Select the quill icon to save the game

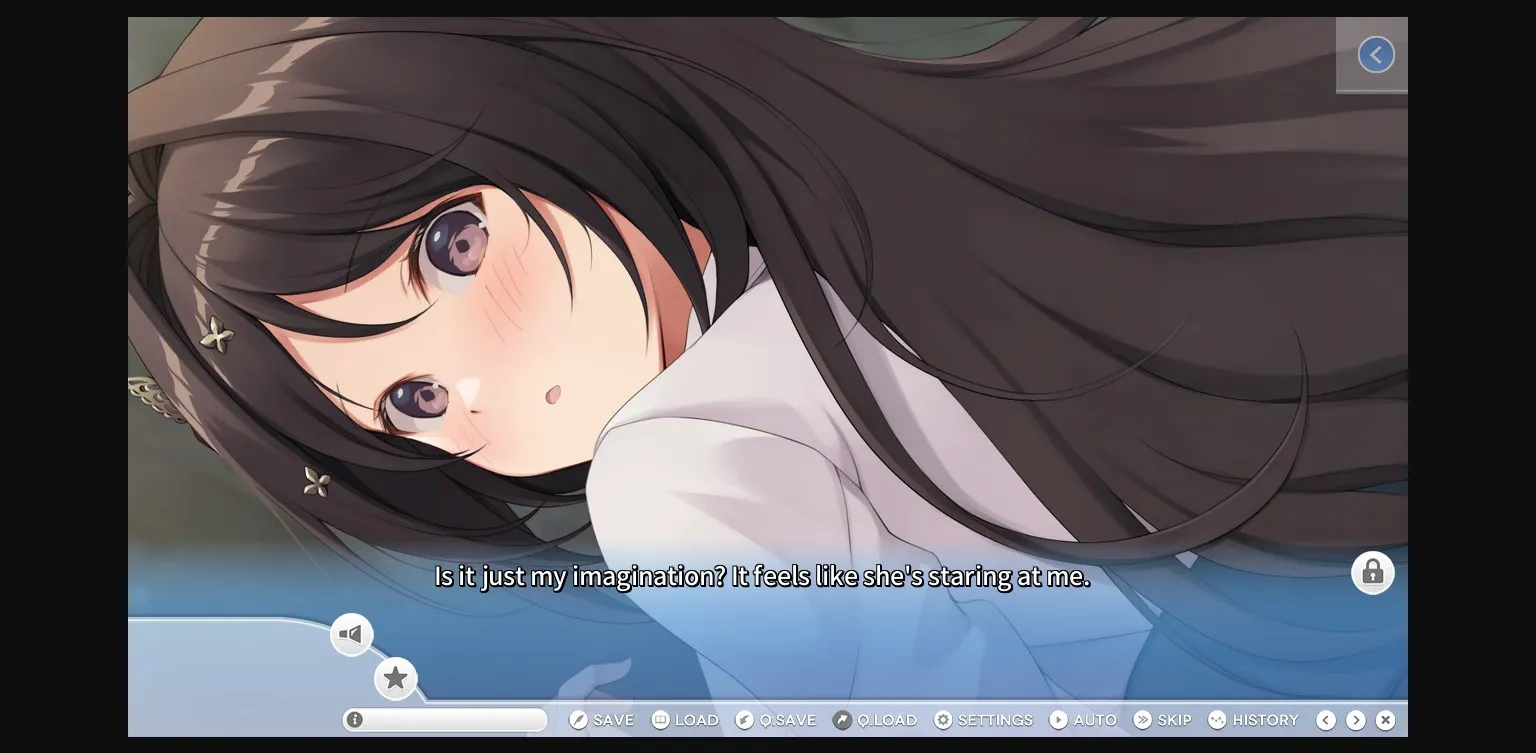pos(577,719)
